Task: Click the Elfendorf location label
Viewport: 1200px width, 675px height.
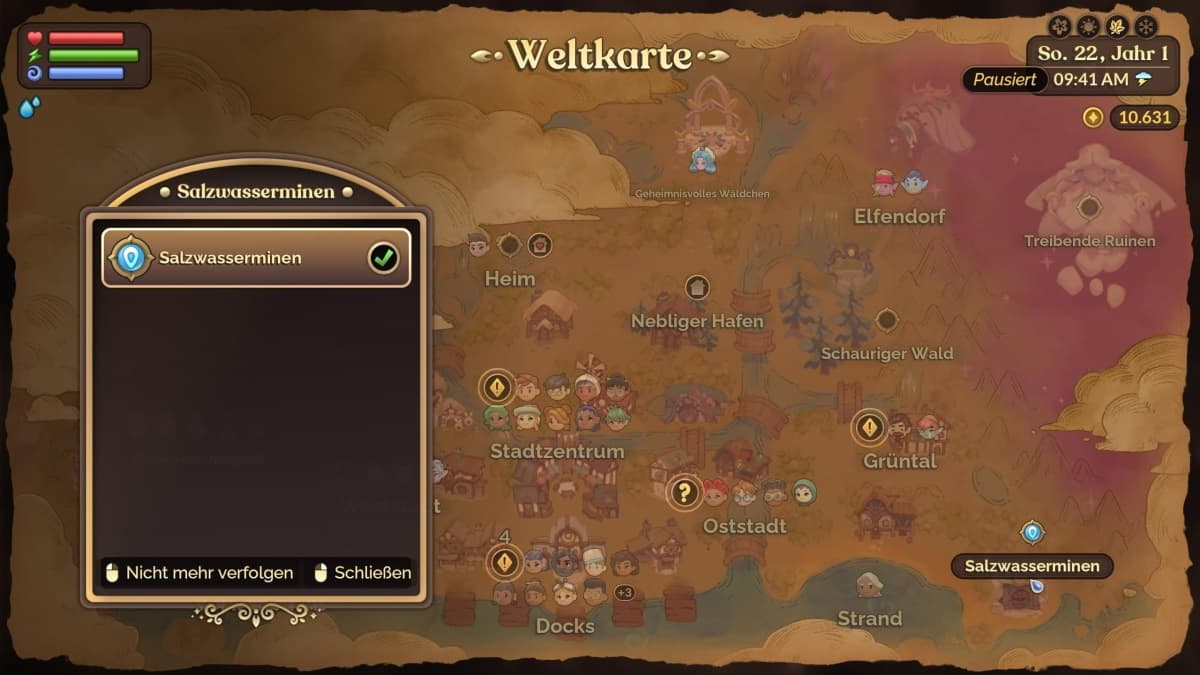Action: [x=899, y=216]
